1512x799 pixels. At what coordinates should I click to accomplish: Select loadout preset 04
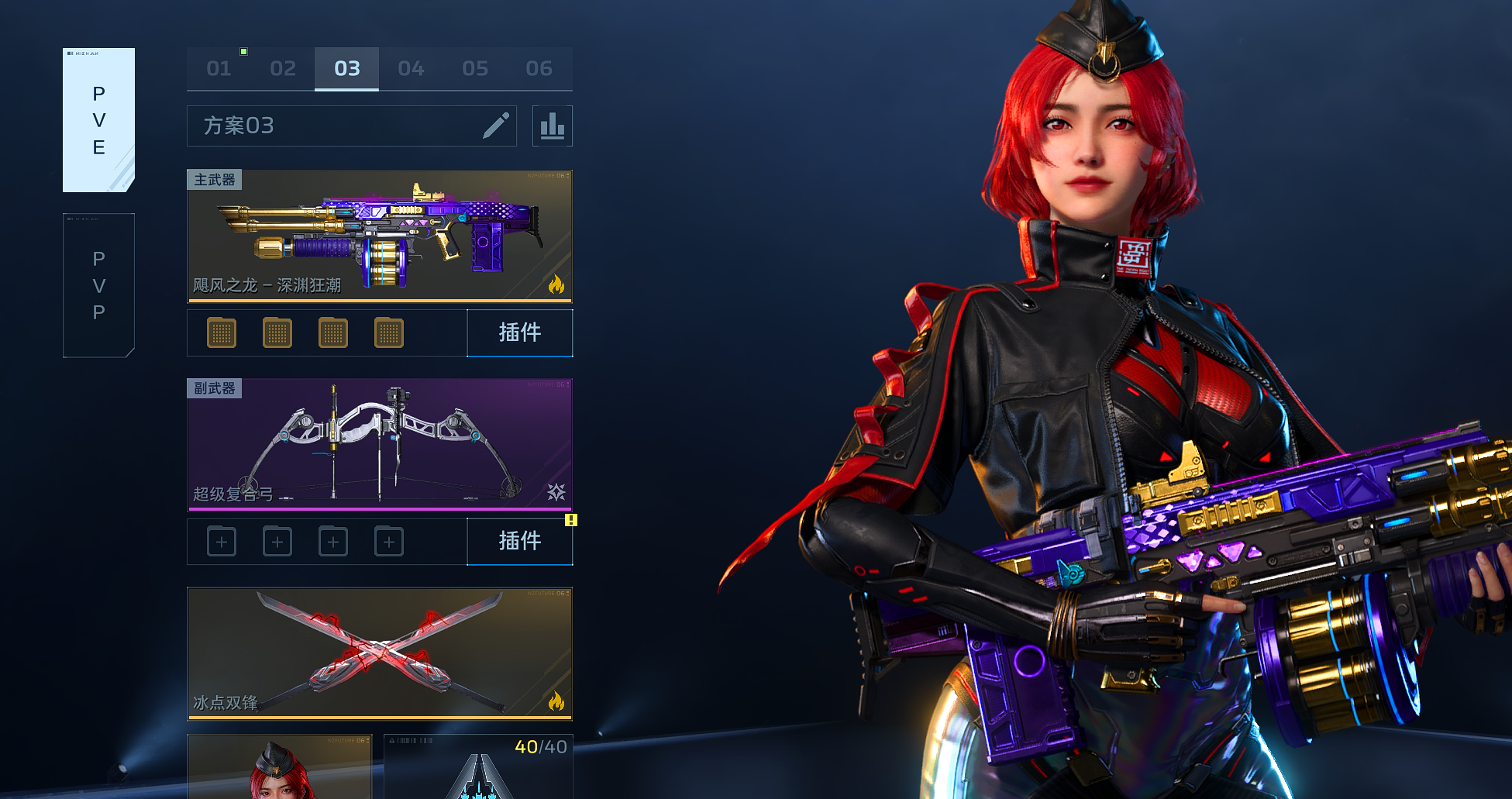(x=411, y=69)
